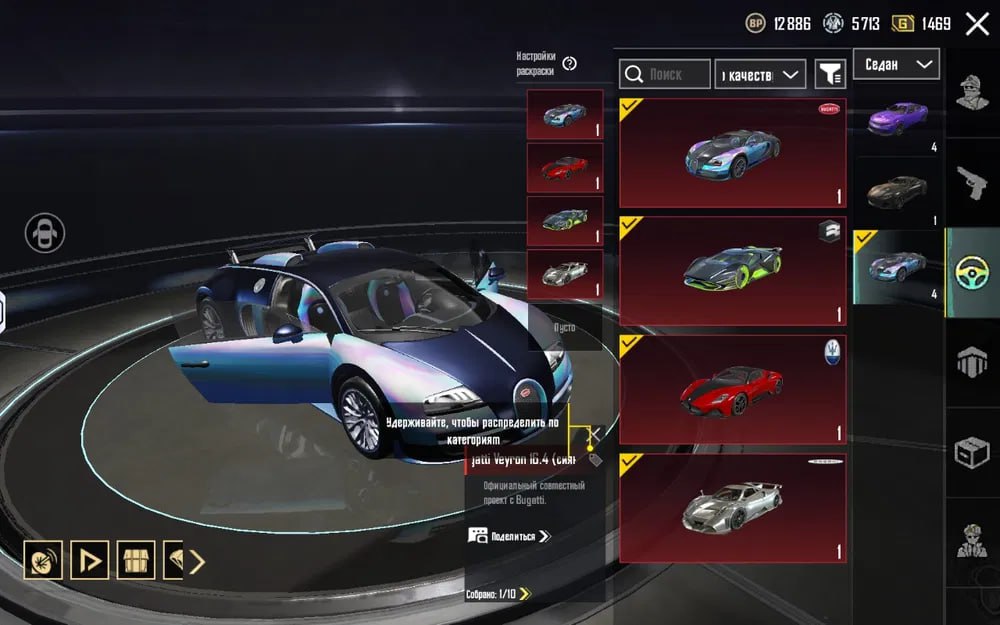Viewport: 1000px width, 625px height.
Task: Select the large iridescent Bugatti Veyron skin card
Action: [732, 153]
